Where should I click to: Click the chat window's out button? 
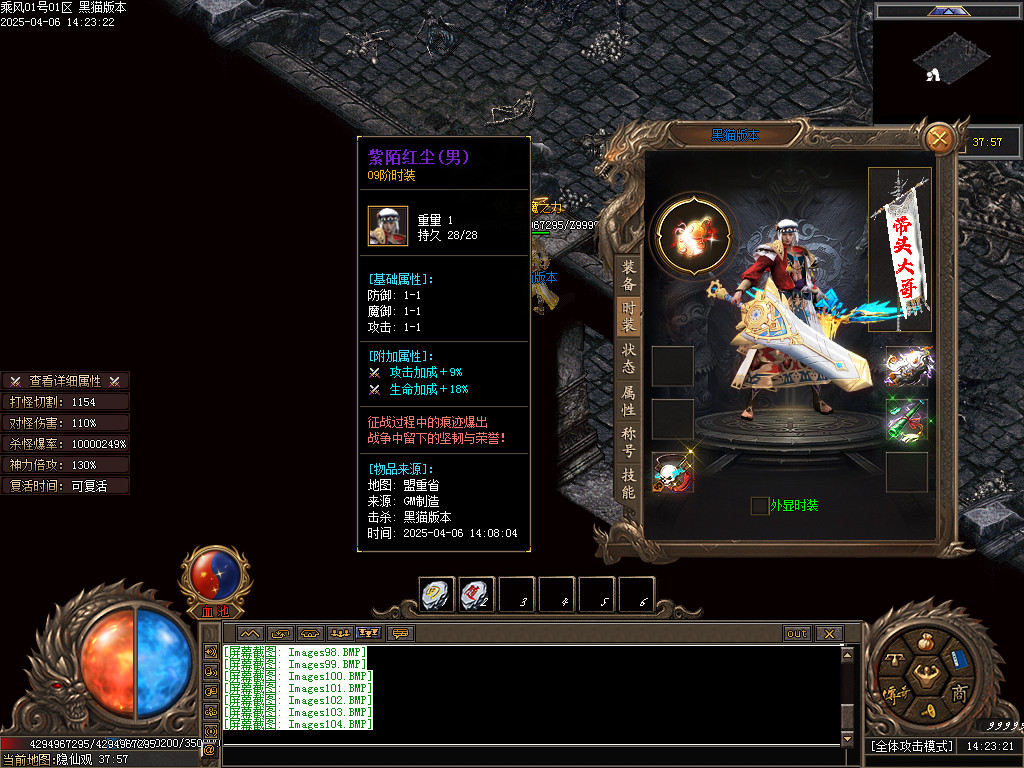tap(796, 633)
